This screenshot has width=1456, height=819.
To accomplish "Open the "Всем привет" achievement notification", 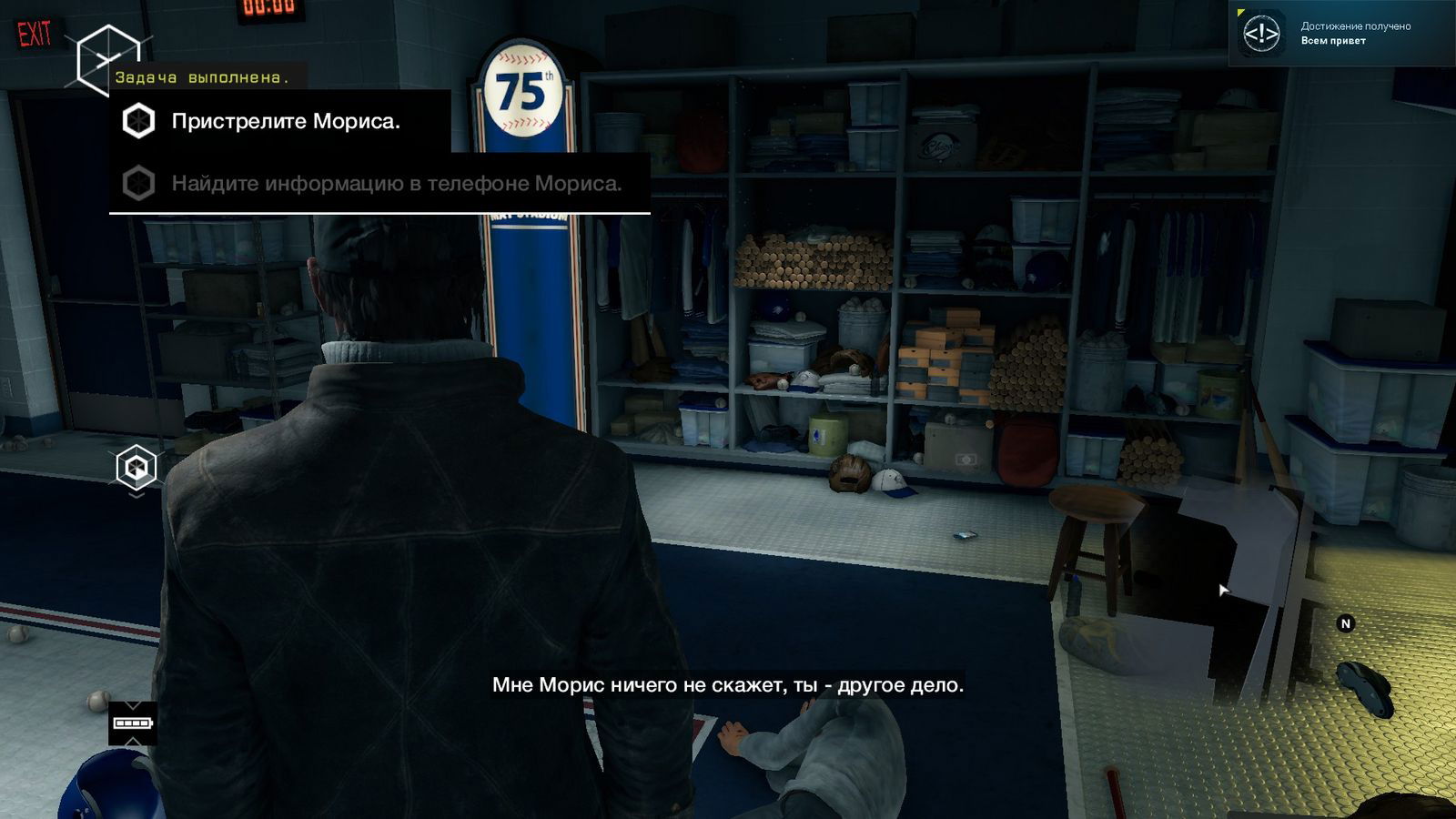I will (x=1341, y=35).
